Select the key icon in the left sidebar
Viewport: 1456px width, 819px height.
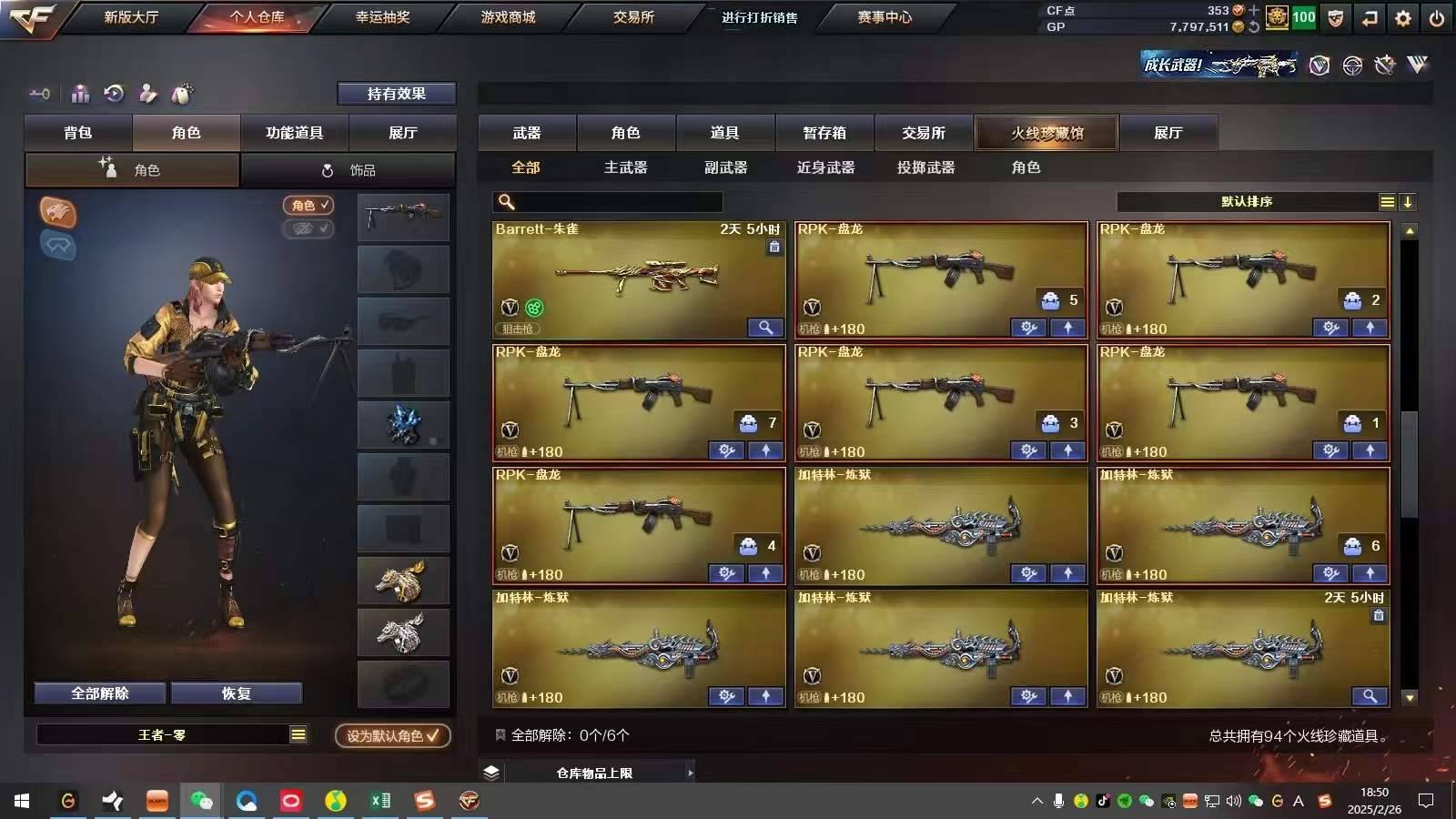point(39,94)
